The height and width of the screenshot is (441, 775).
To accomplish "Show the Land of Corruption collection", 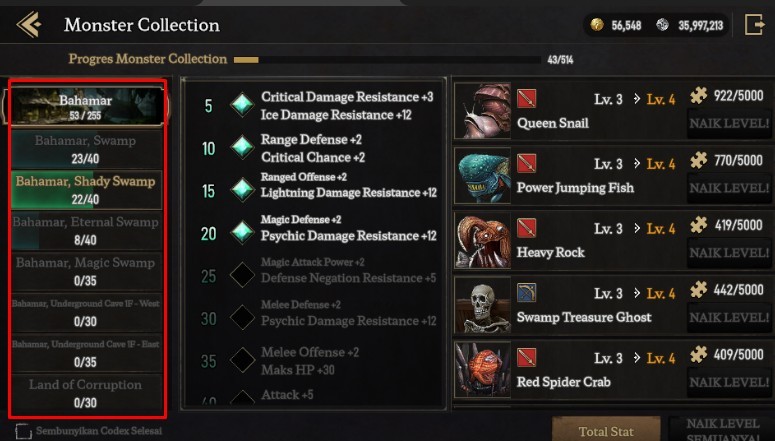I will pyautogui.click(x=86, y=394).
